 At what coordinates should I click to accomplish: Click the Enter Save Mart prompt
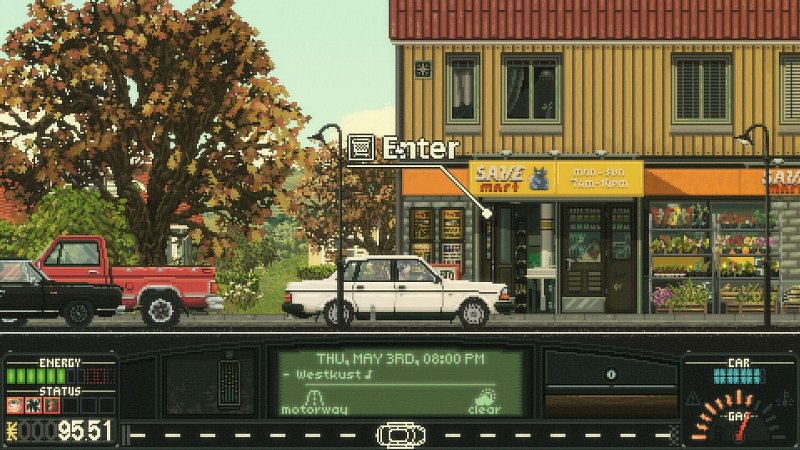point(403,148)
